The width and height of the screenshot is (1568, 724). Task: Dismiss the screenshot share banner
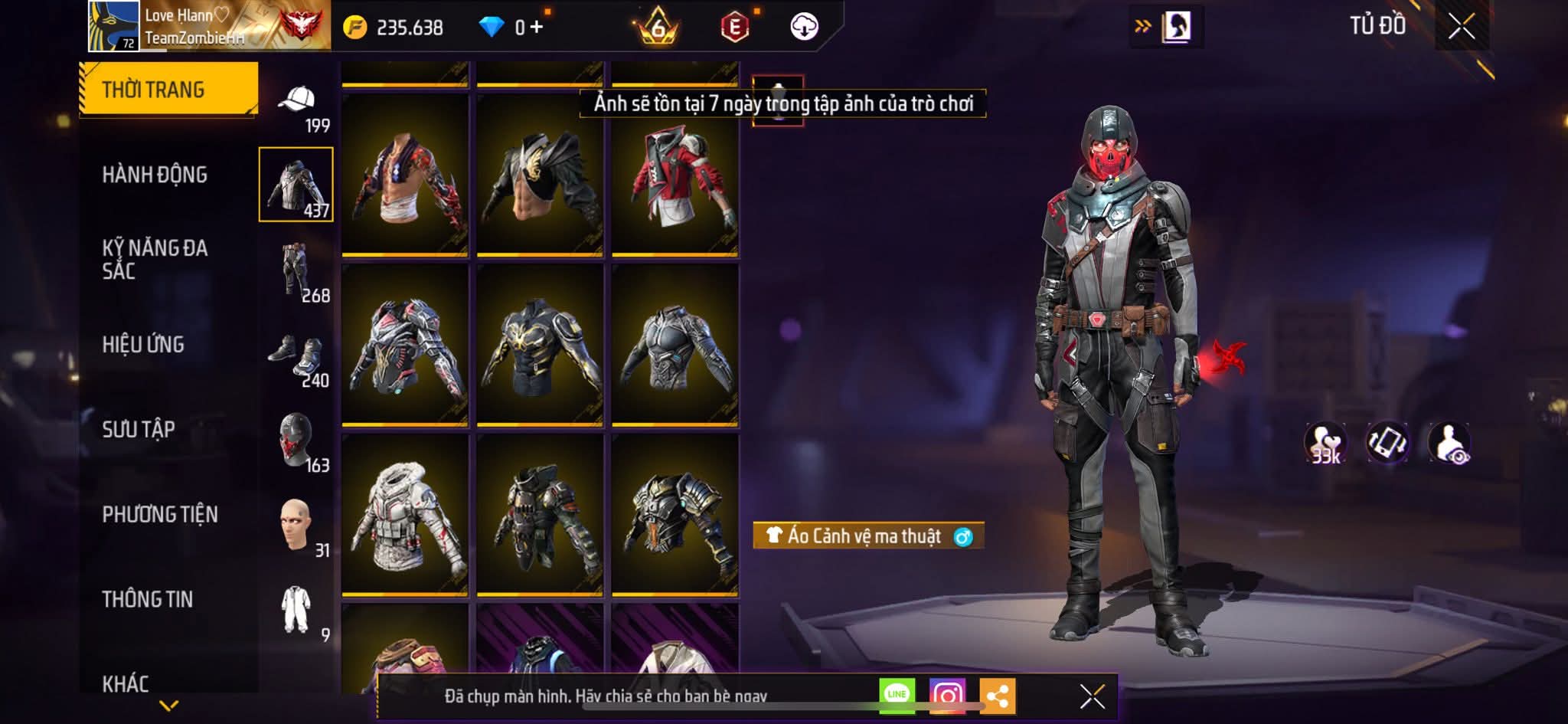tap(1092, 696)
